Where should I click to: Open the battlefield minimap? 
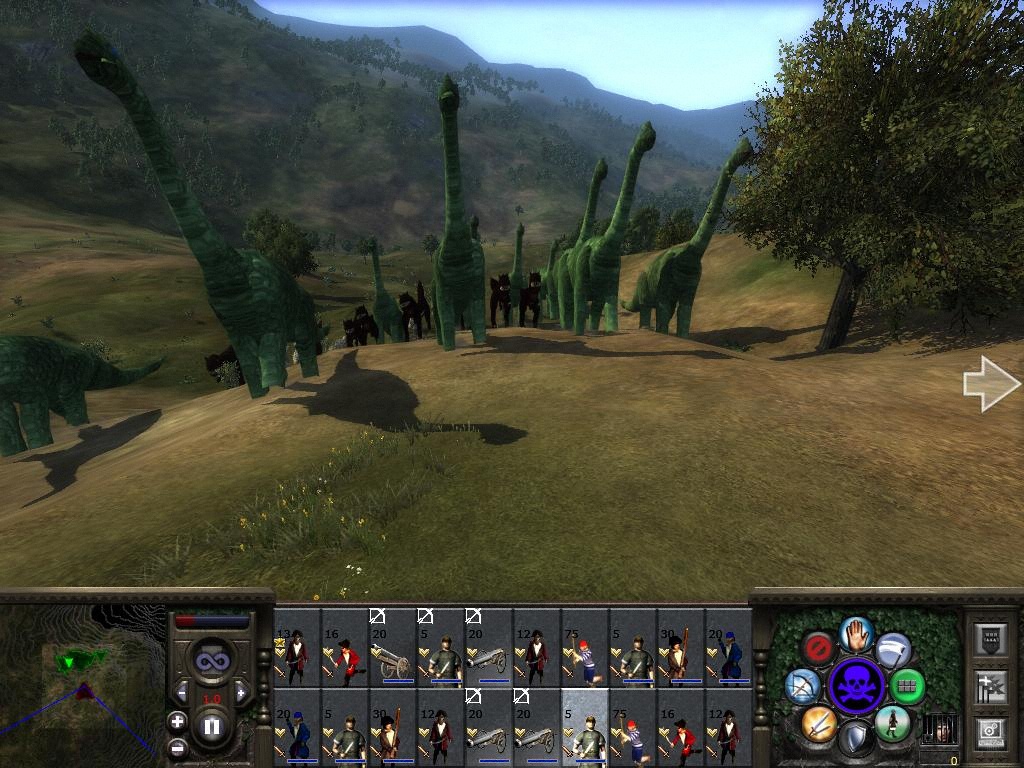pos(80,682)
